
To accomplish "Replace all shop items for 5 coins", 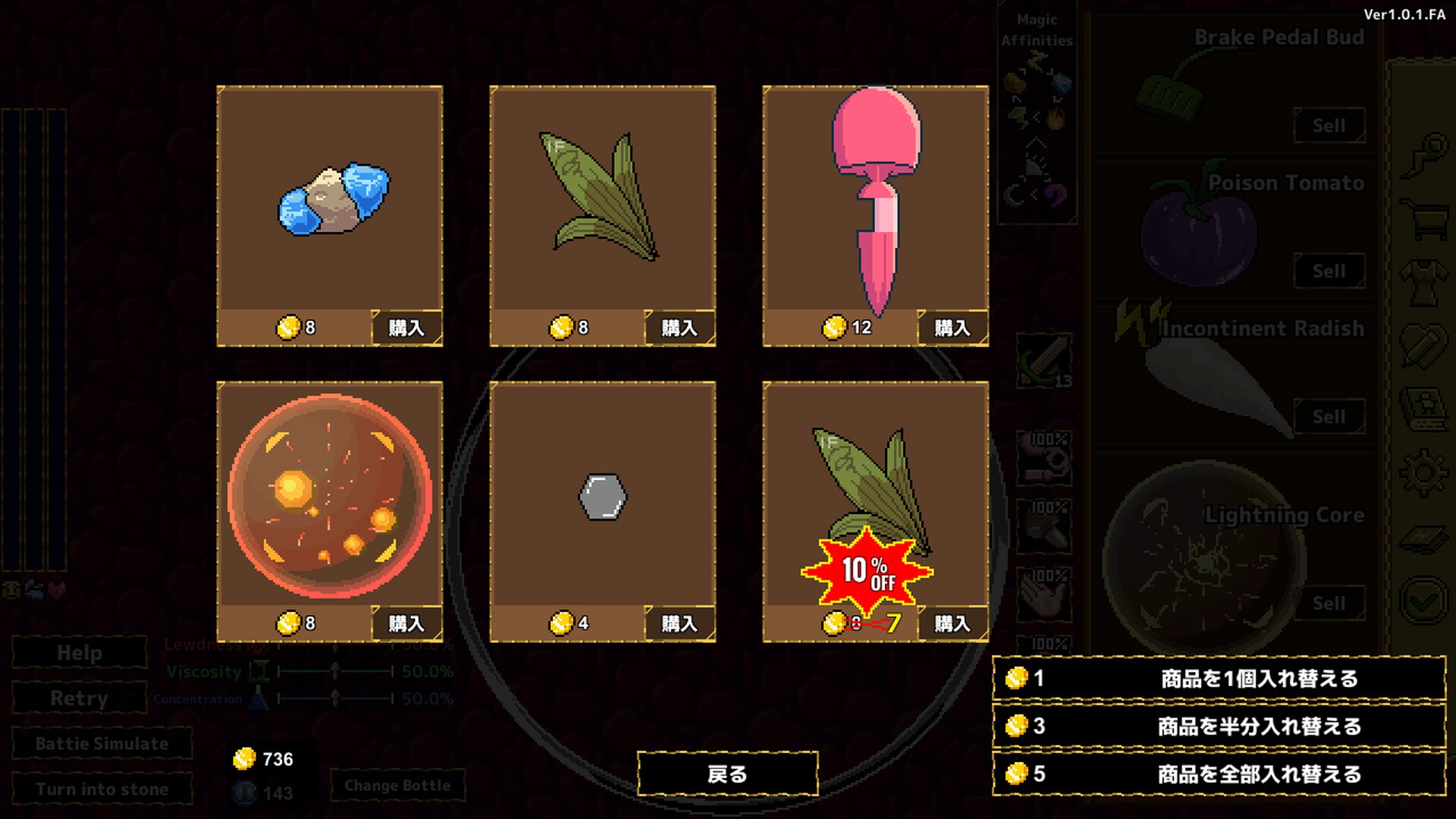I will [x=1219, y=773].
